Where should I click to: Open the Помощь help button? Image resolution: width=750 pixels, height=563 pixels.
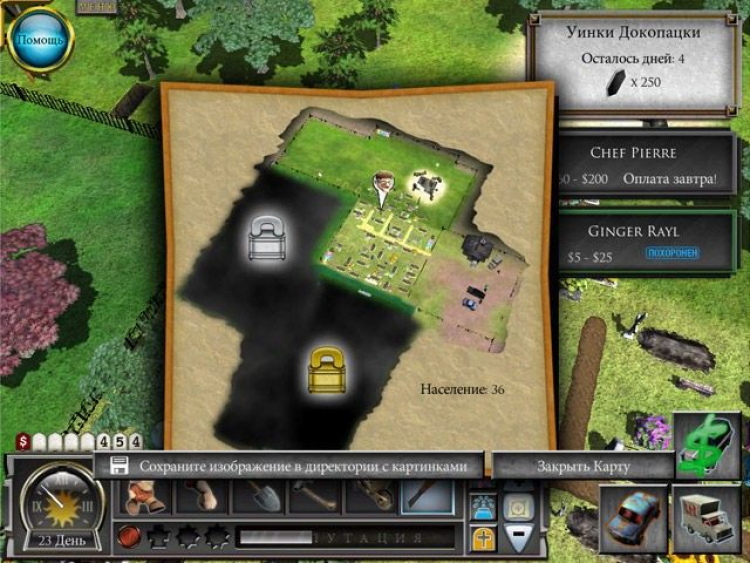(40, 40)
